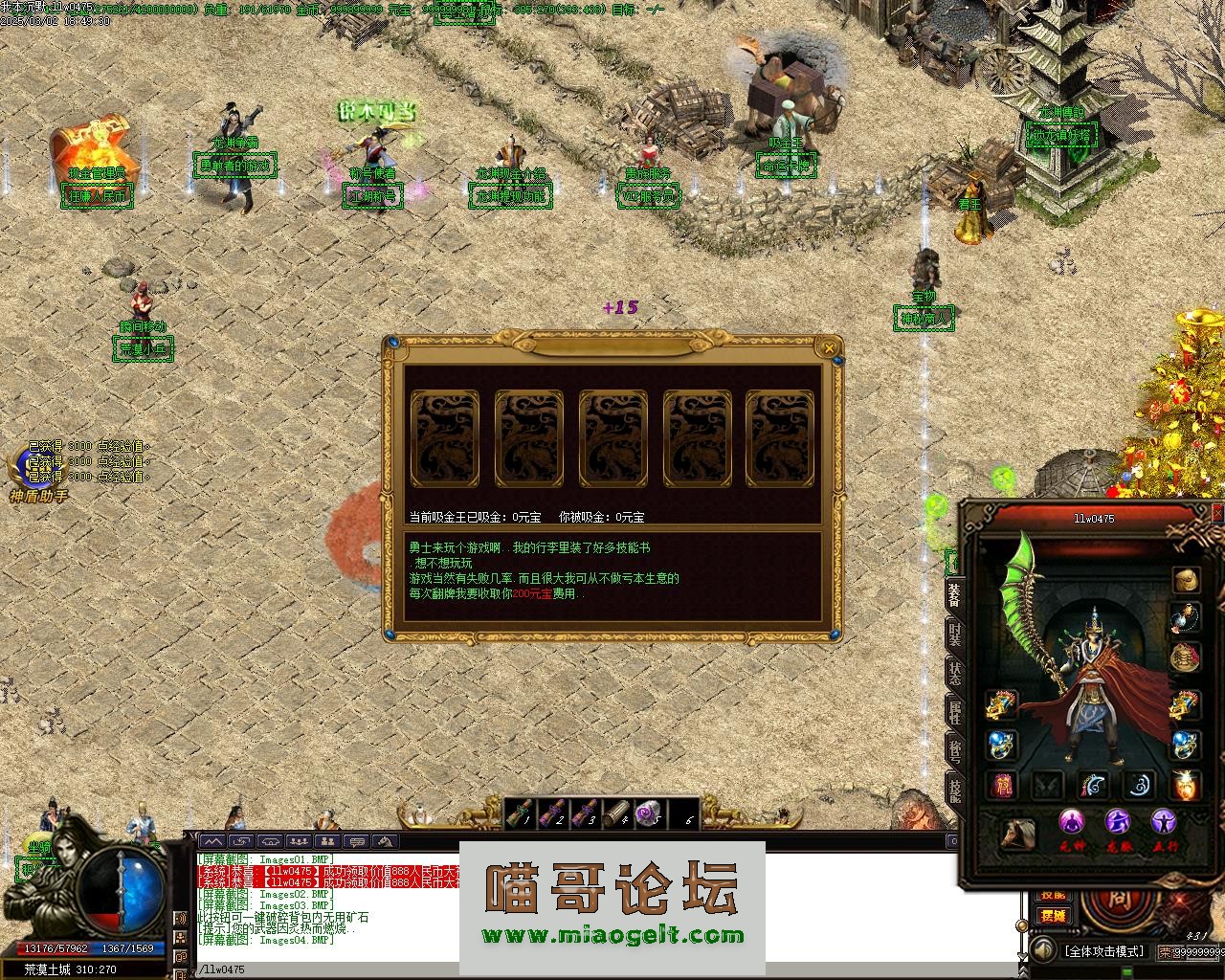Screen dimensions: 1225x980
Task: Flip the middle face-down card
Action: [x=612, y=439]
